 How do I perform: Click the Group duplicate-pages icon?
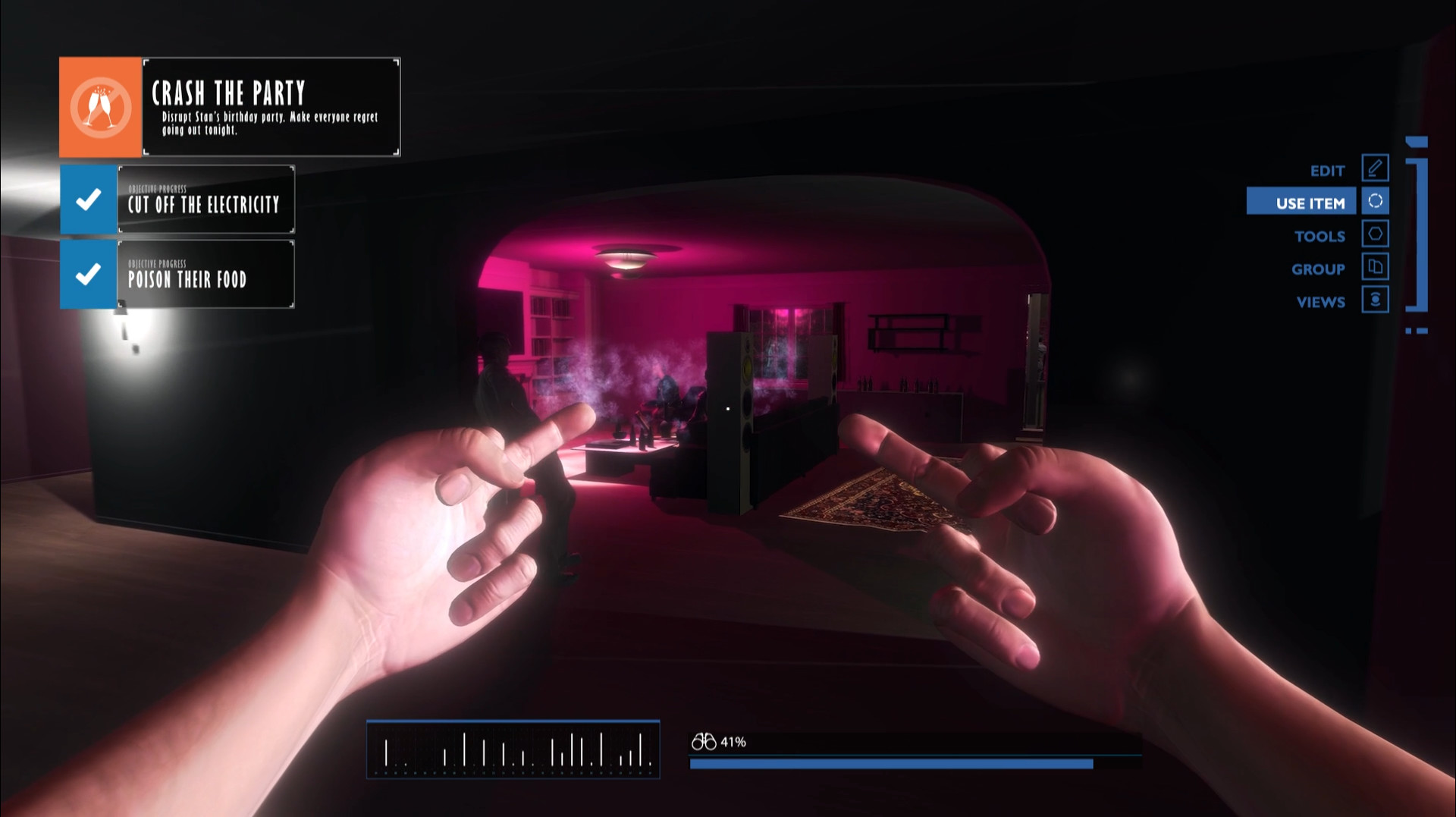coord(1375,268)
